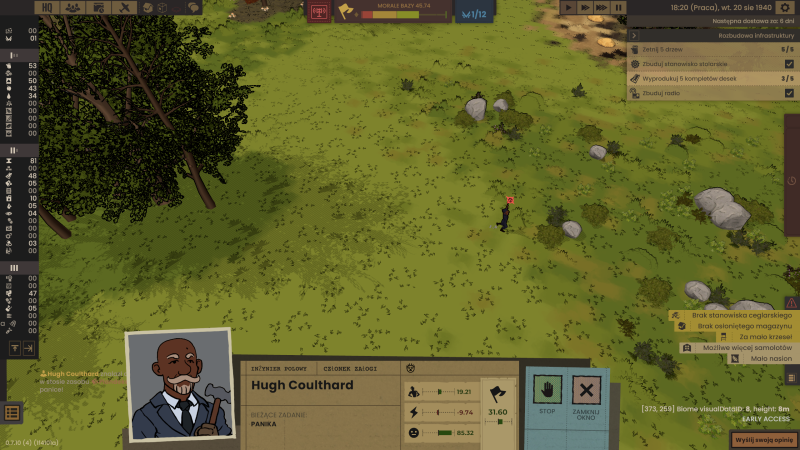Click the red trophy icon
Viewport: 800px width, 450px height.
(x=319, y=11)
